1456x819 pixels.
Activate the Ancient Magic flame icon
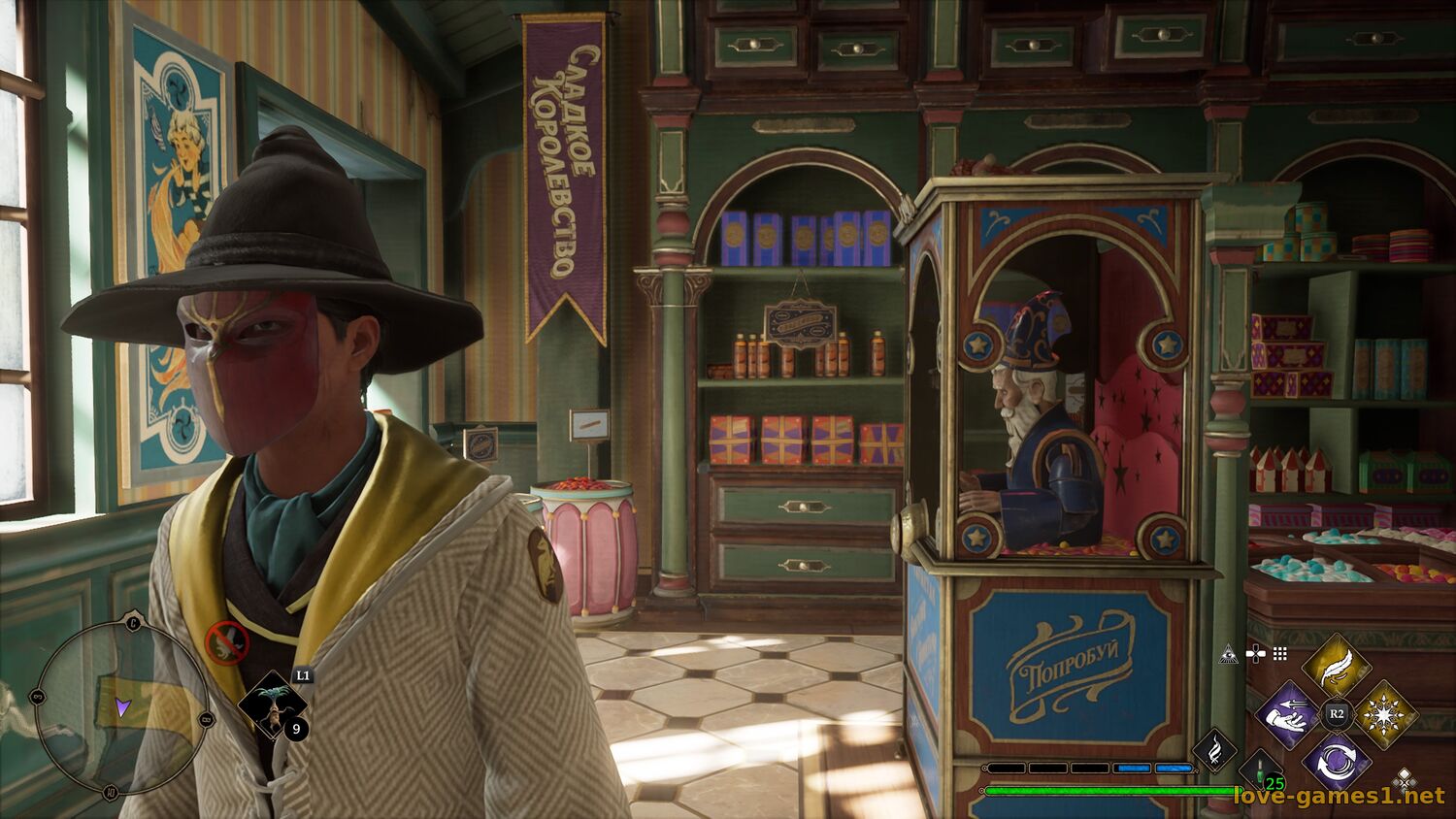point(1213,749)
